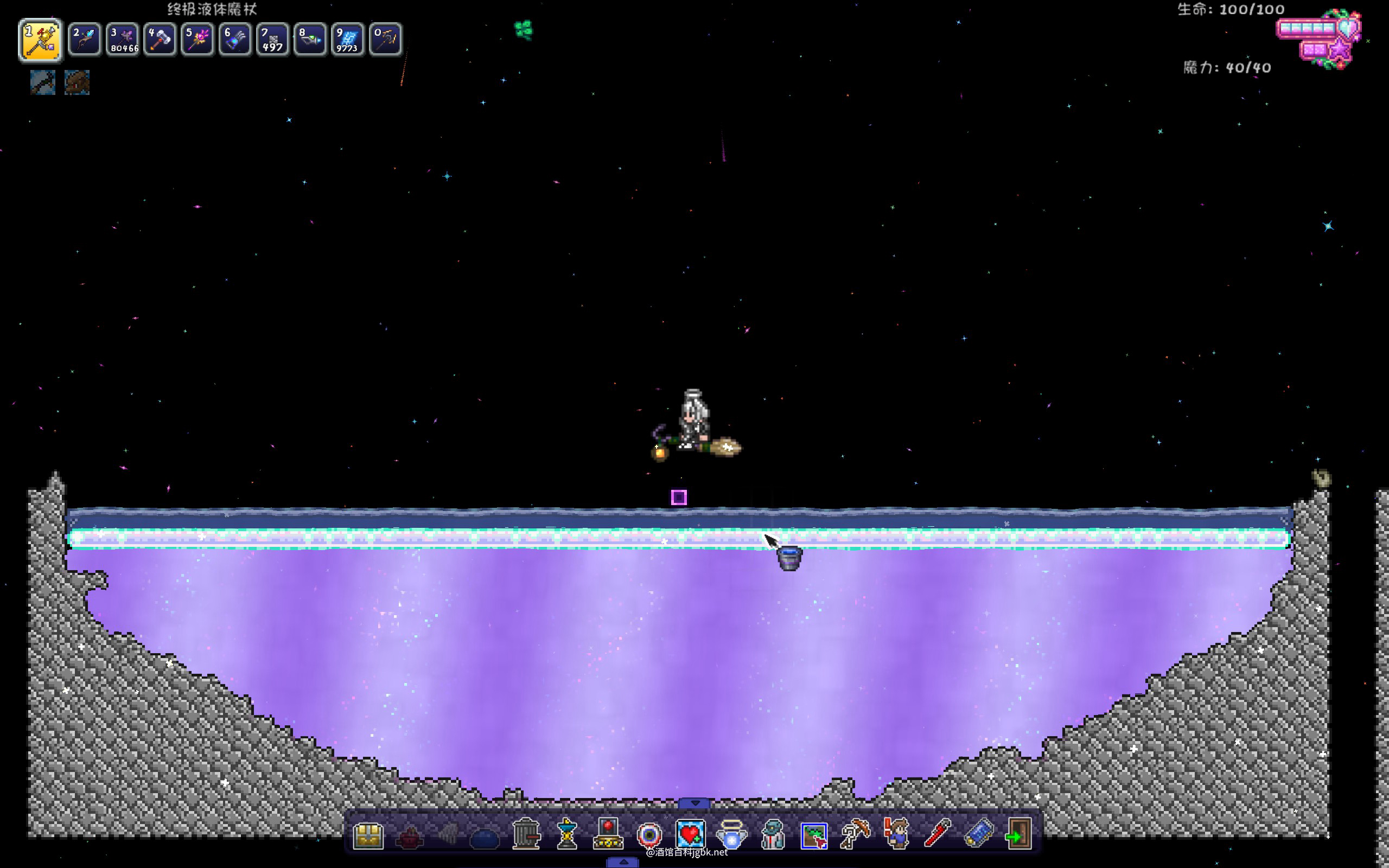Open the zombie NPC spawner icon
The image size is (1389, 868).
(773, 835)
